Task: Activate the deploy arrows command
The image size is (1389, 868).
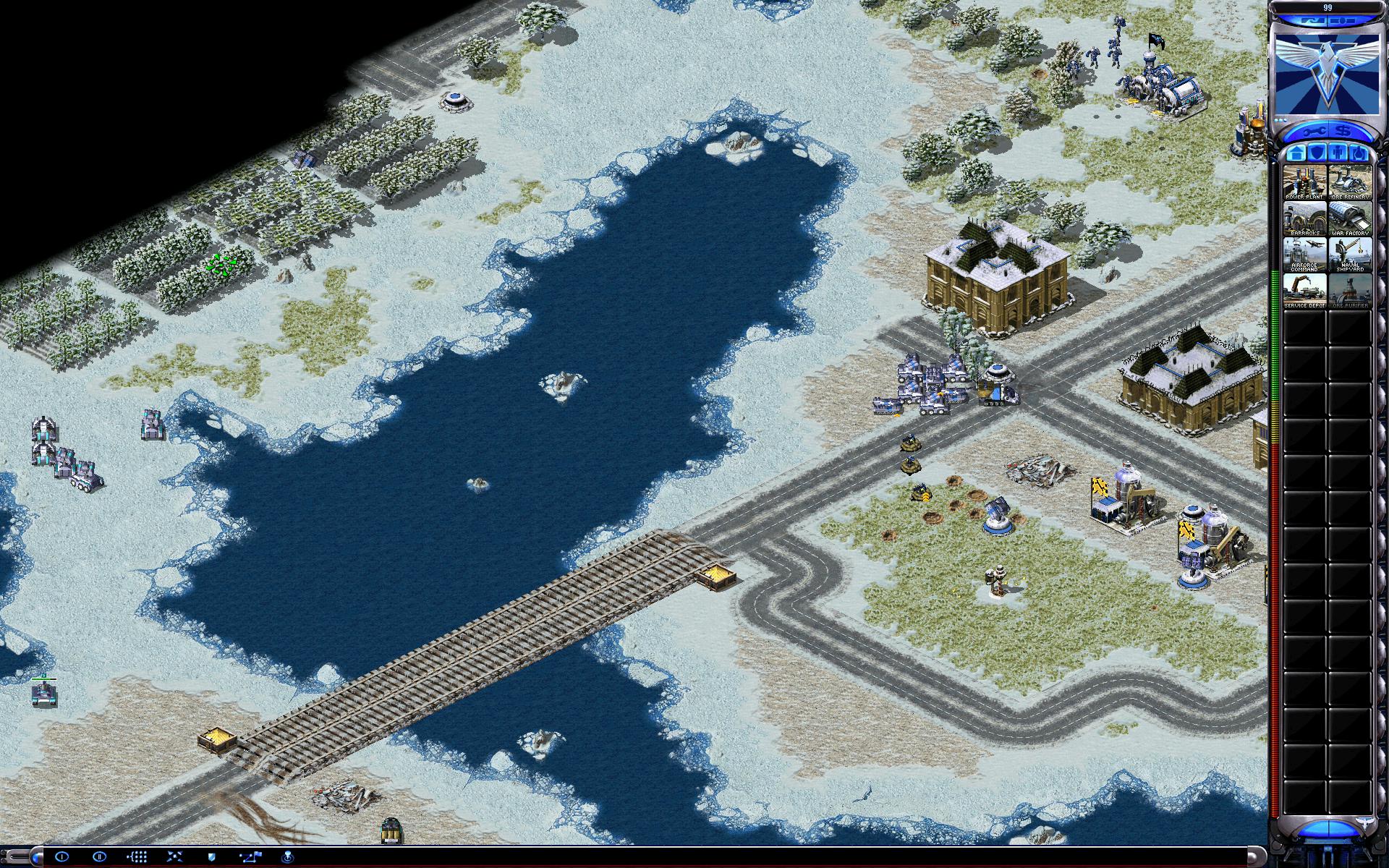Action: click(x=174, y=857)
